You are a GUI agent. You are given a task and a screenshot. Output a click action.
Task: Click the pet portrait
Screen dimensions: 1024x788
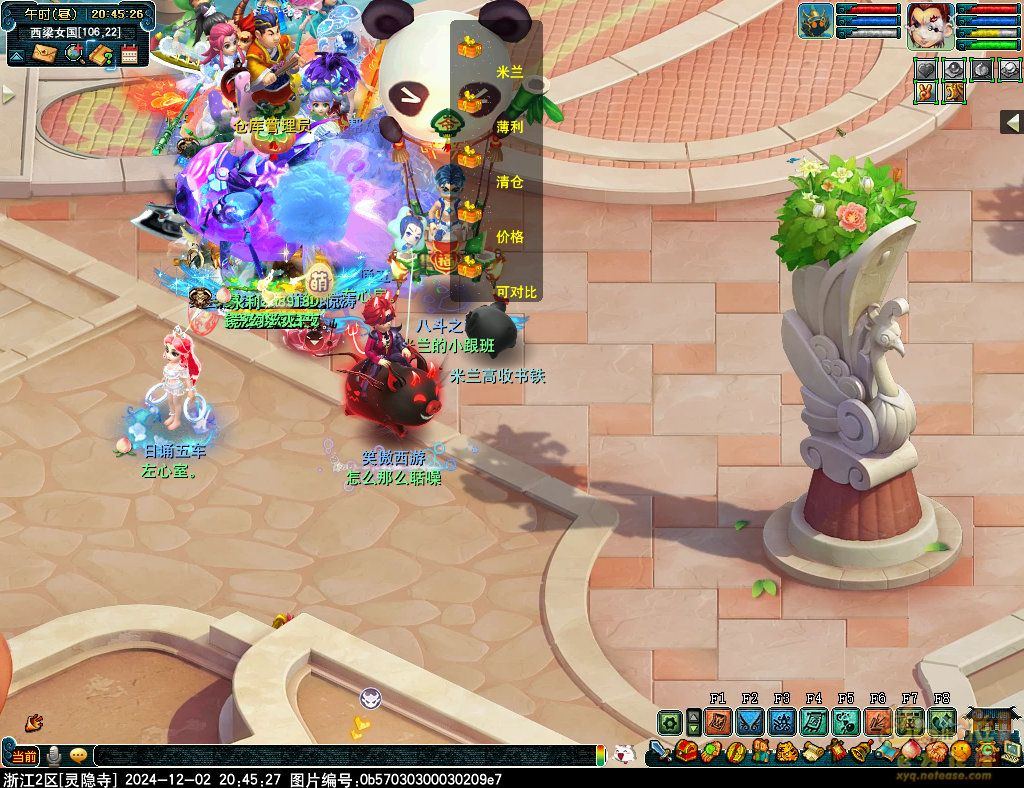point(816,21)
